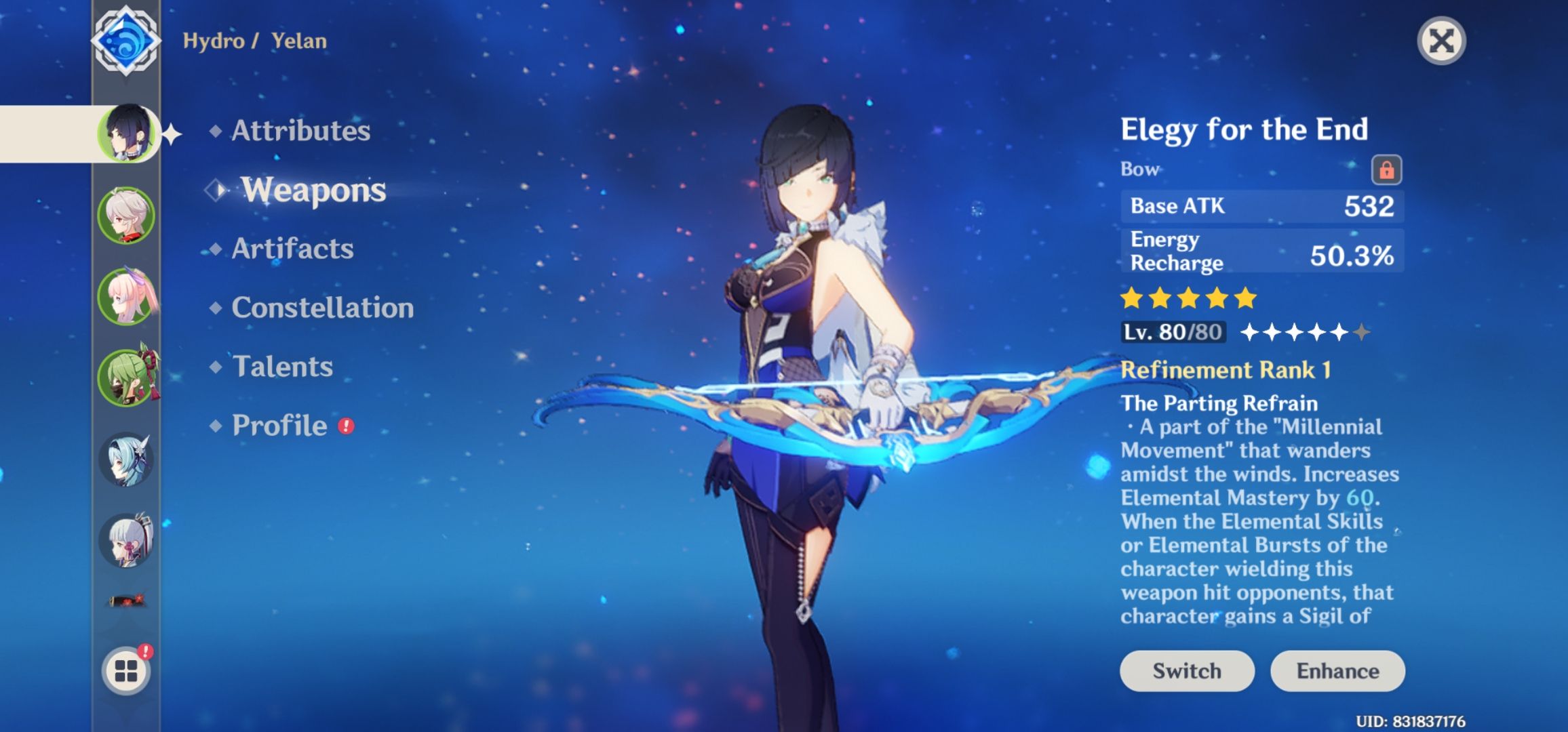Image resolution: width=1568 pixels, height=732 pixels.
Task: Open the Profile tab
Action: click(279, 426)
